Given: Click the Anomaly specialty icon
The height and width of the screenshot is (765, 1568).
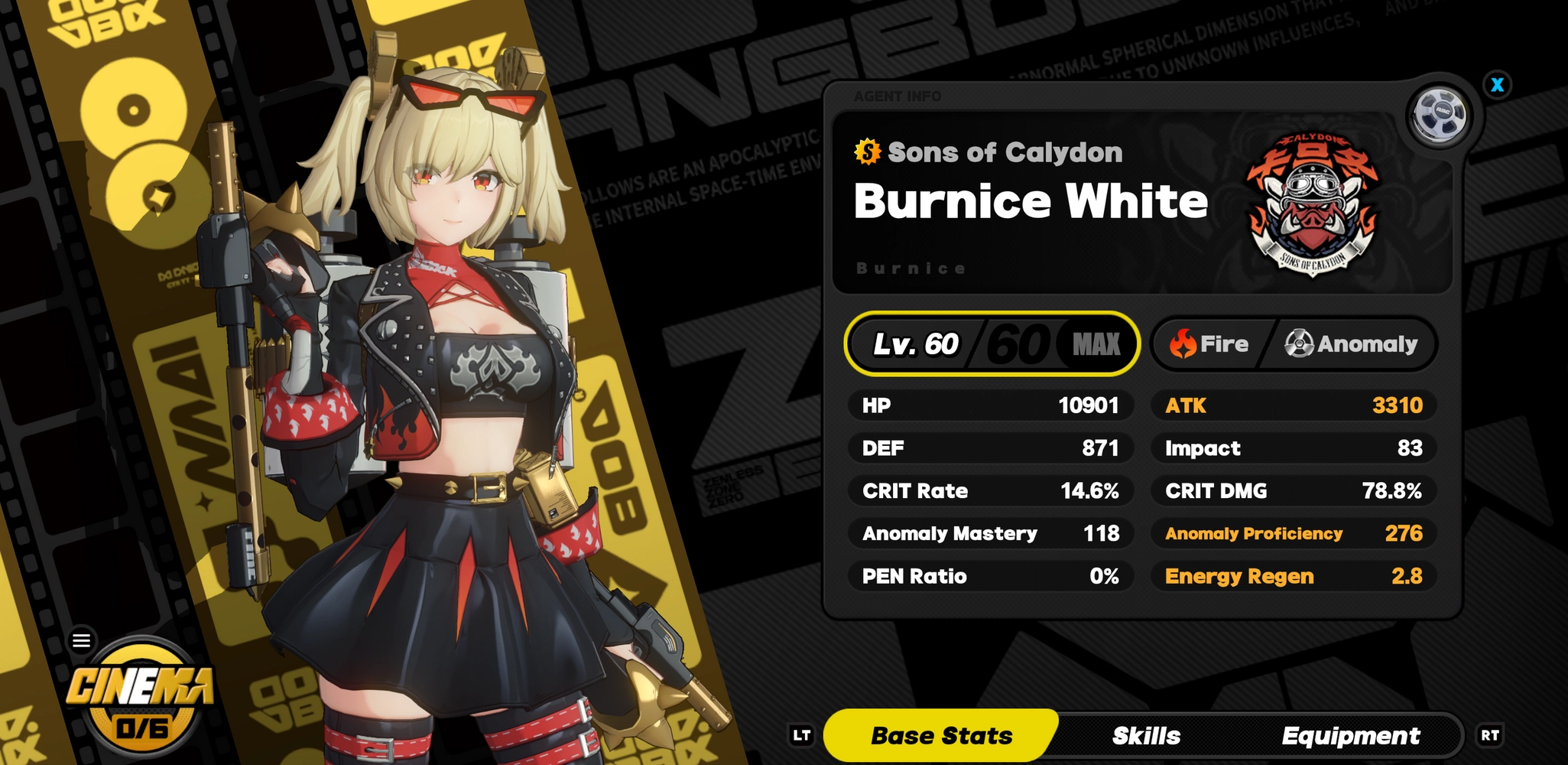Looking at the screenshot, I should 1297,343.
